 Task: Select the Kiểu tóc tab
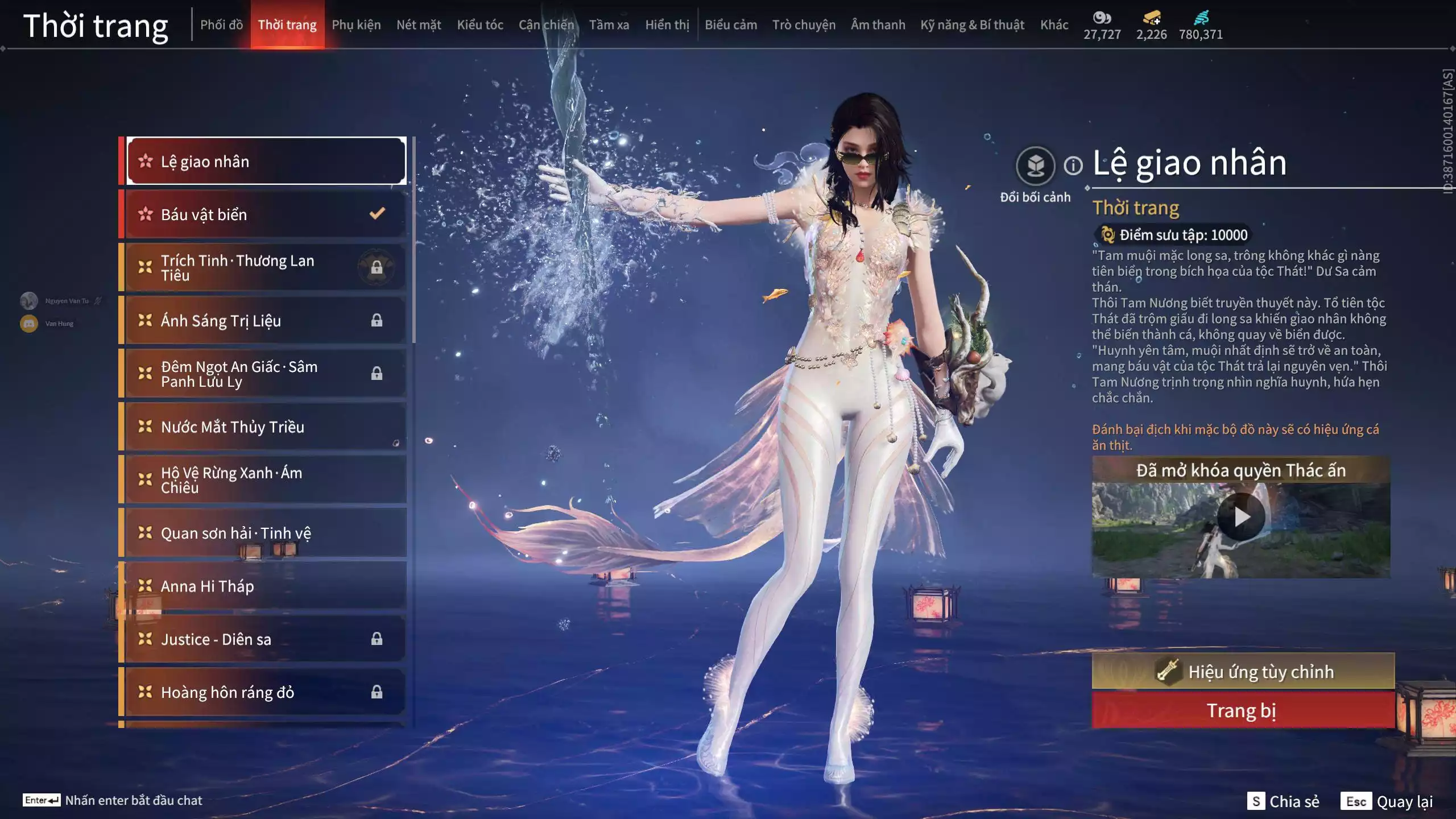coord(479,25)
